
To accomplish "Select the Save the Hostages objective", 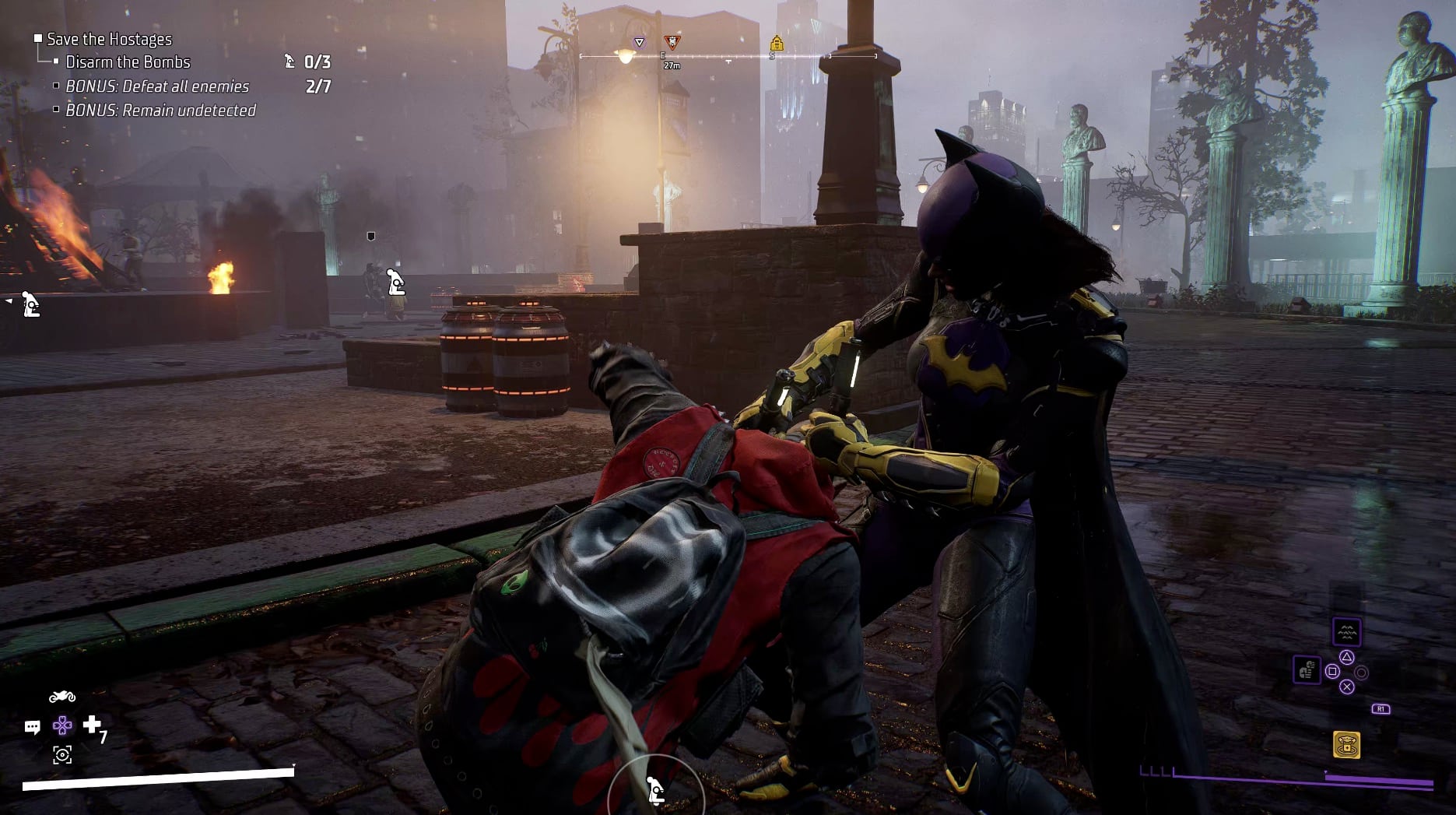I will (x=109, y=39).
